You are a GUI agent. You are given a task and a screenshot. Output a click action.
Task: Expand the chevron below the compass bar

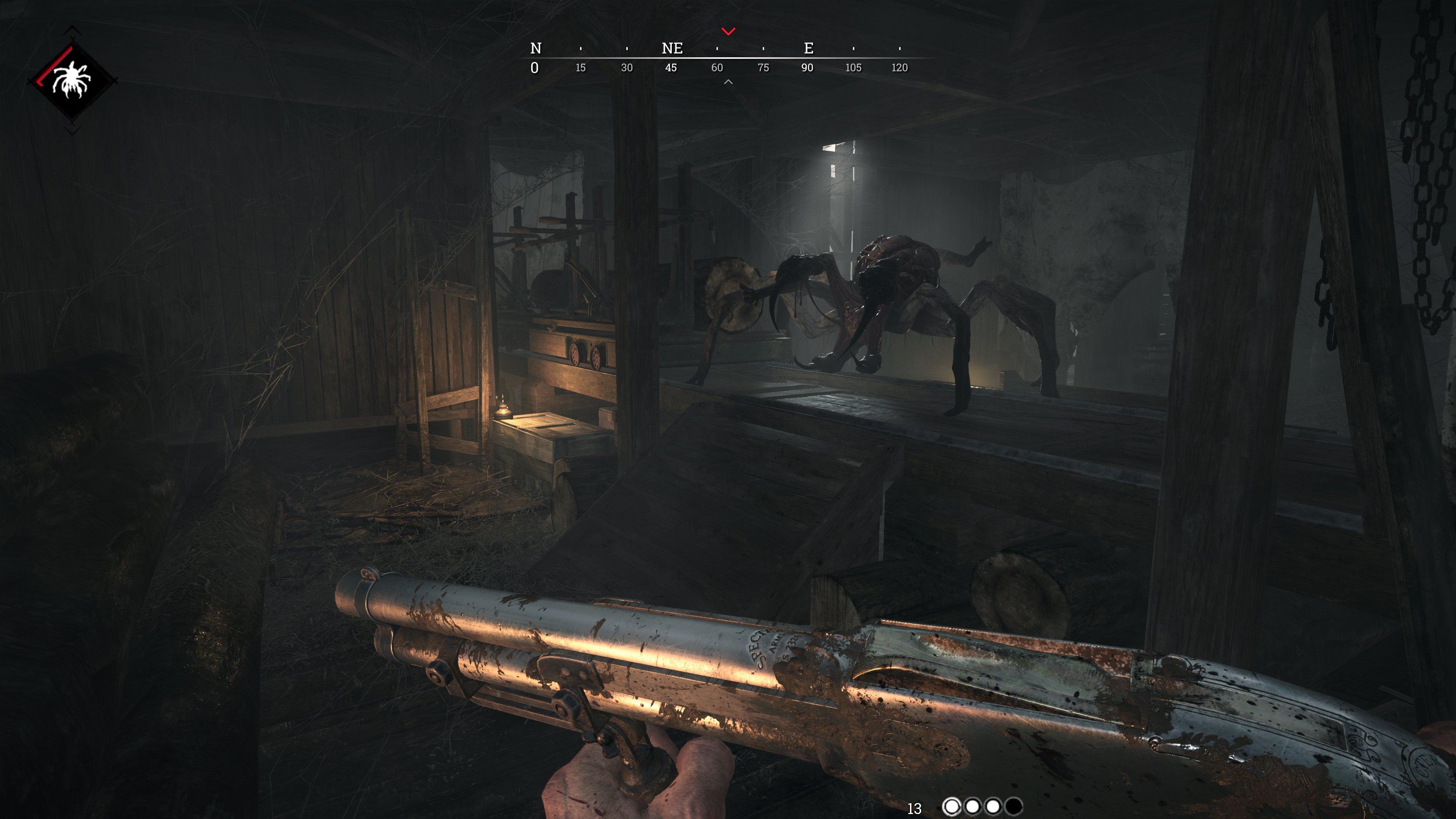pyautogui.click(x=728, y=82)
